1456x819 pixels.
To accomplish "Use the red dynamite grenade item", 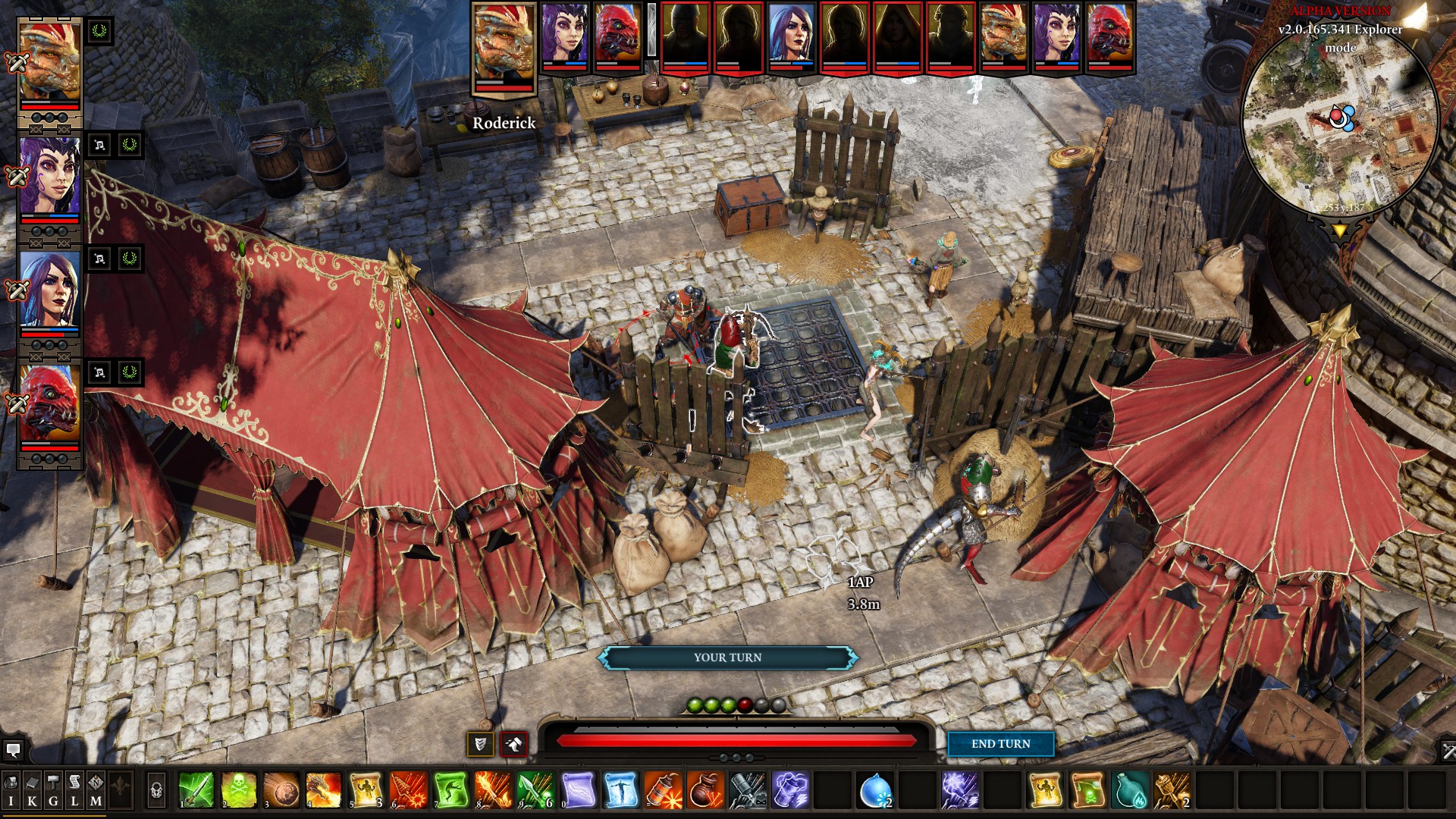I will pos(663,790).
